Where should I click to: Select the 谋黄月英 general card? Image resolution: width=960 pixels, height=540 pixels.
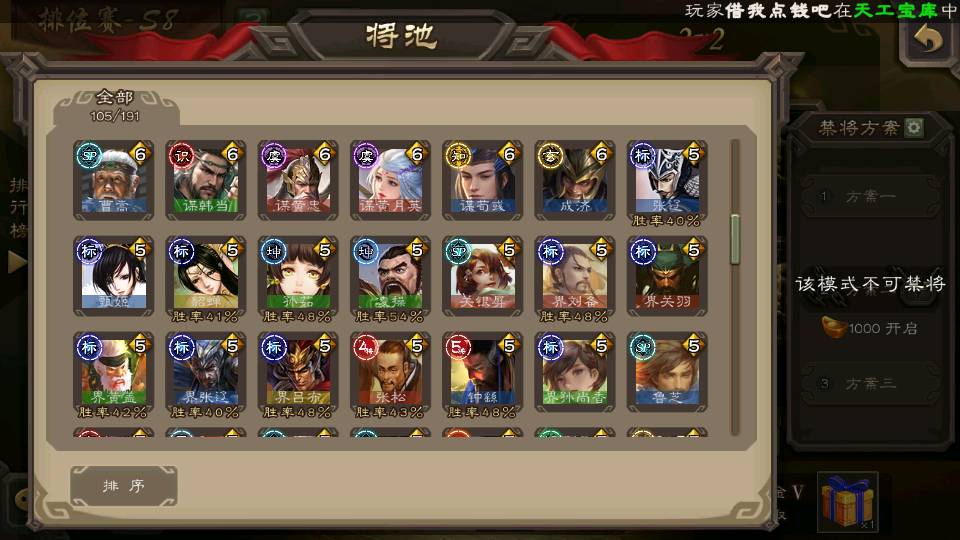click(x=390, y=180)
